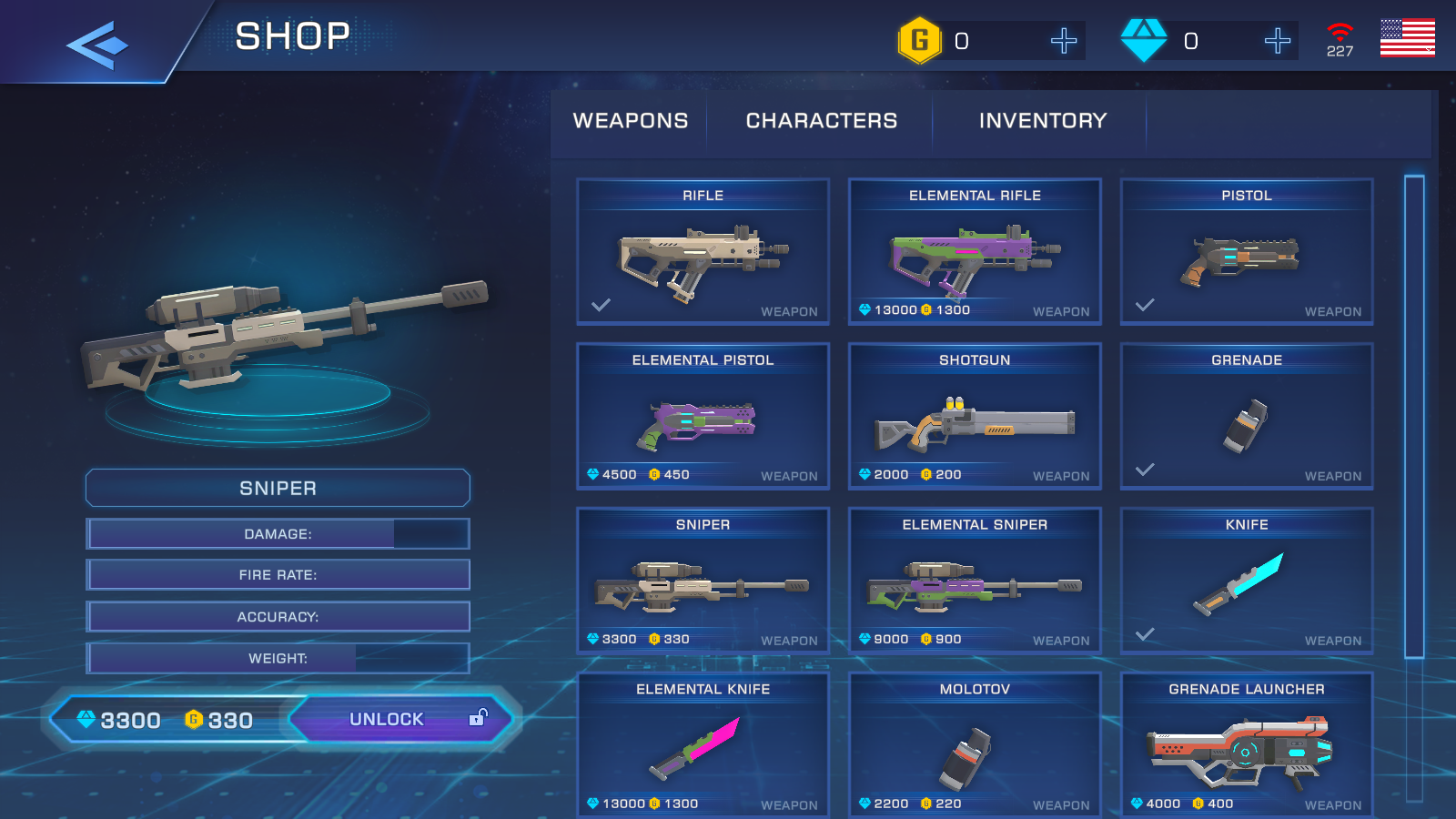
Task: Select the Molotov card
Action: (975, 746)
